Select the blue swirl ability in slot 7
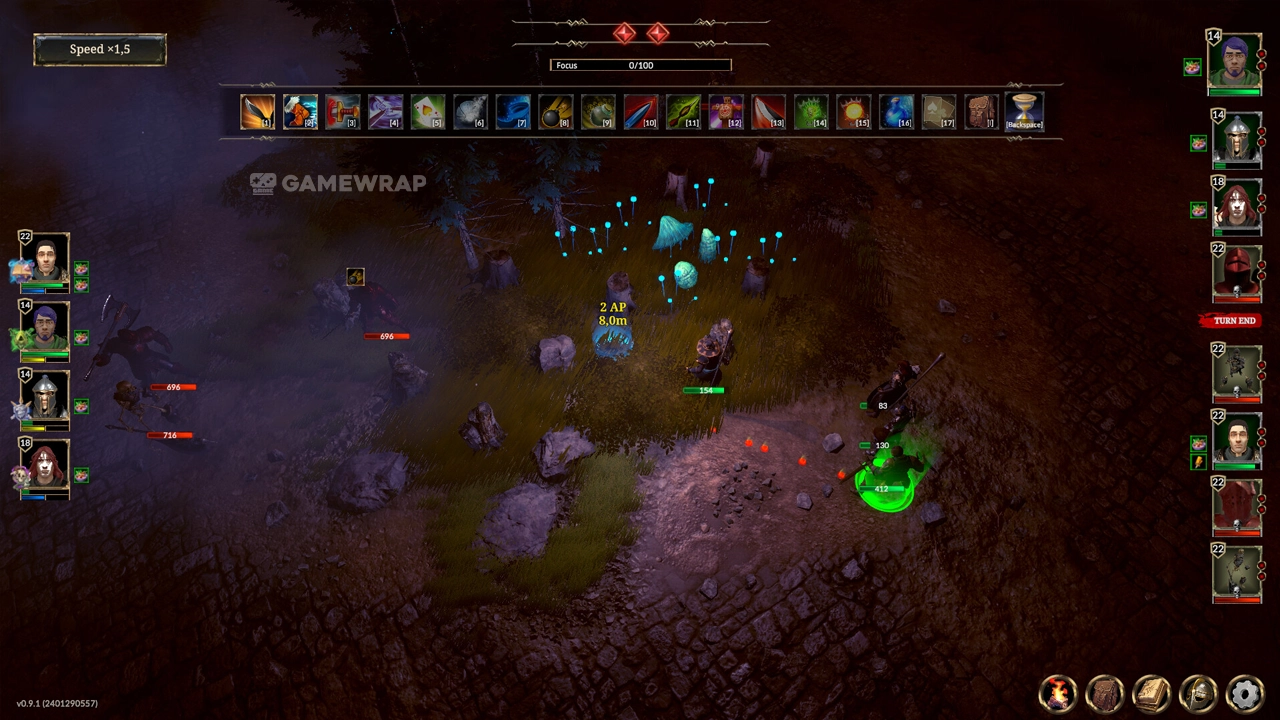The image size is (1280, 720). (512, 111)
